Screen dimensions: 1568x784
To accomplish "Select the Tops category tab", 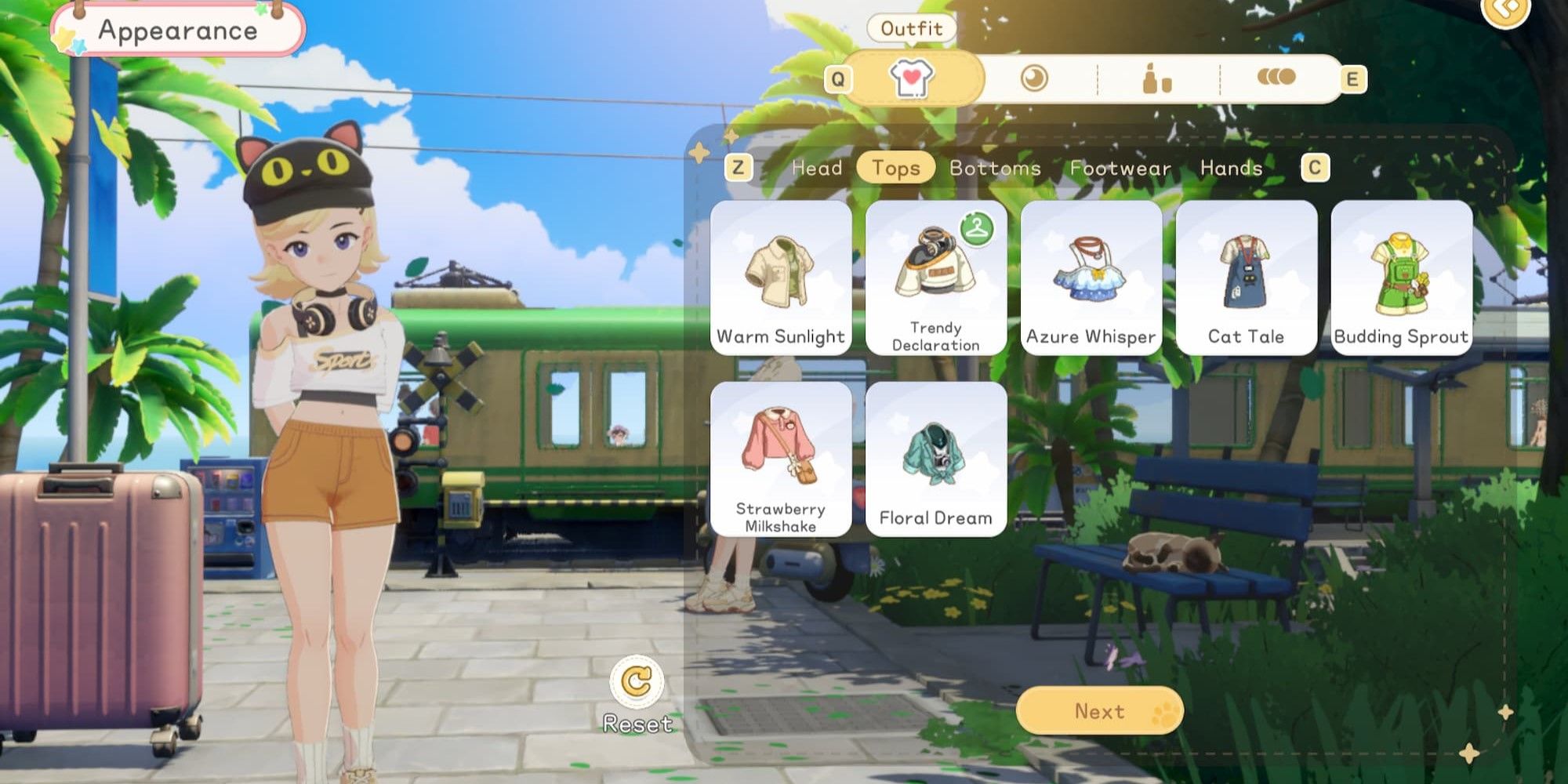I will [895, 168].
